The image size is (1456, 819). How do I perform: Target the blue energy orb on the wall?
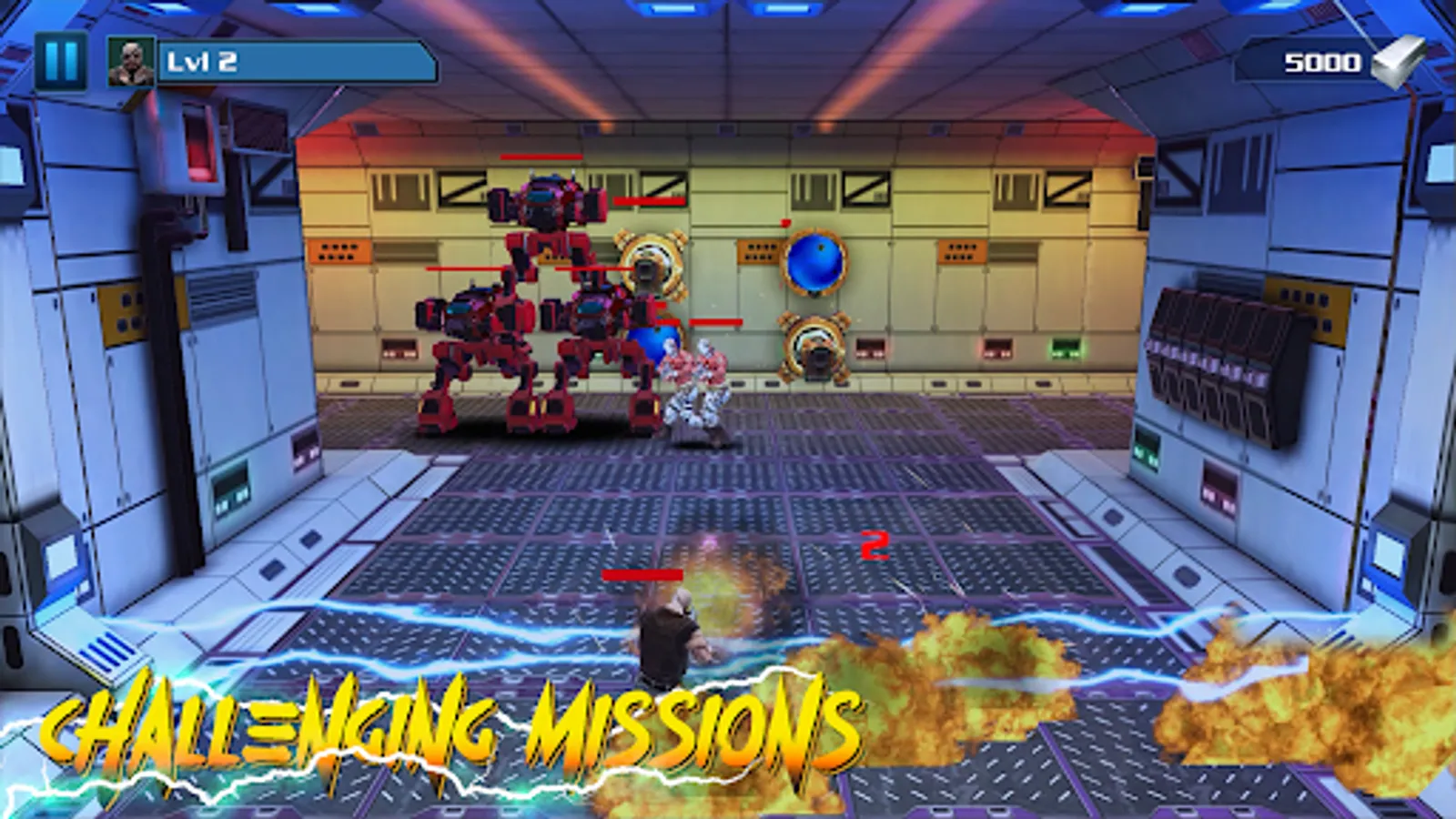coord(814,264)
